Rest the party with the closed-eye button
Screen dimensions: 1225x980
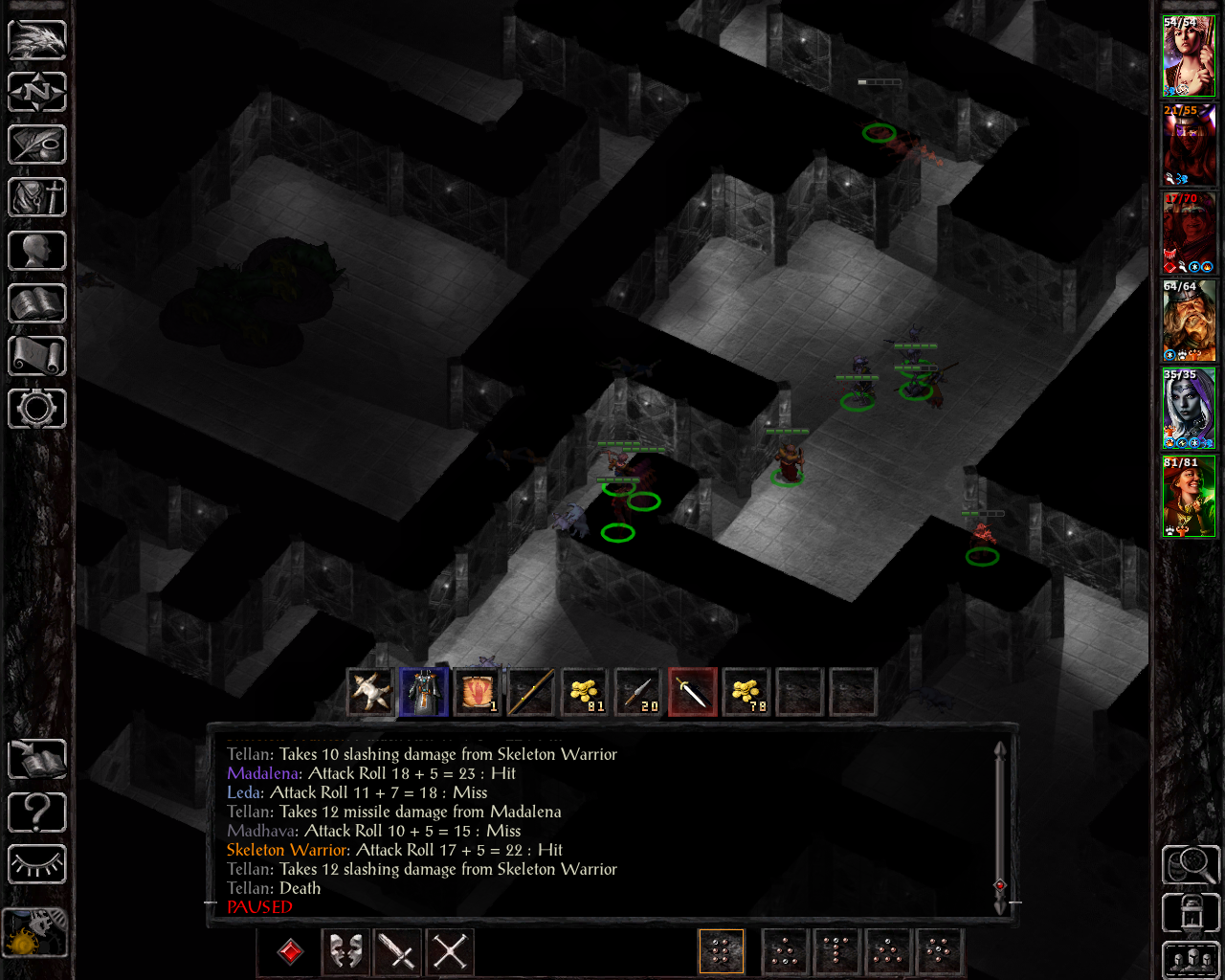37,865
